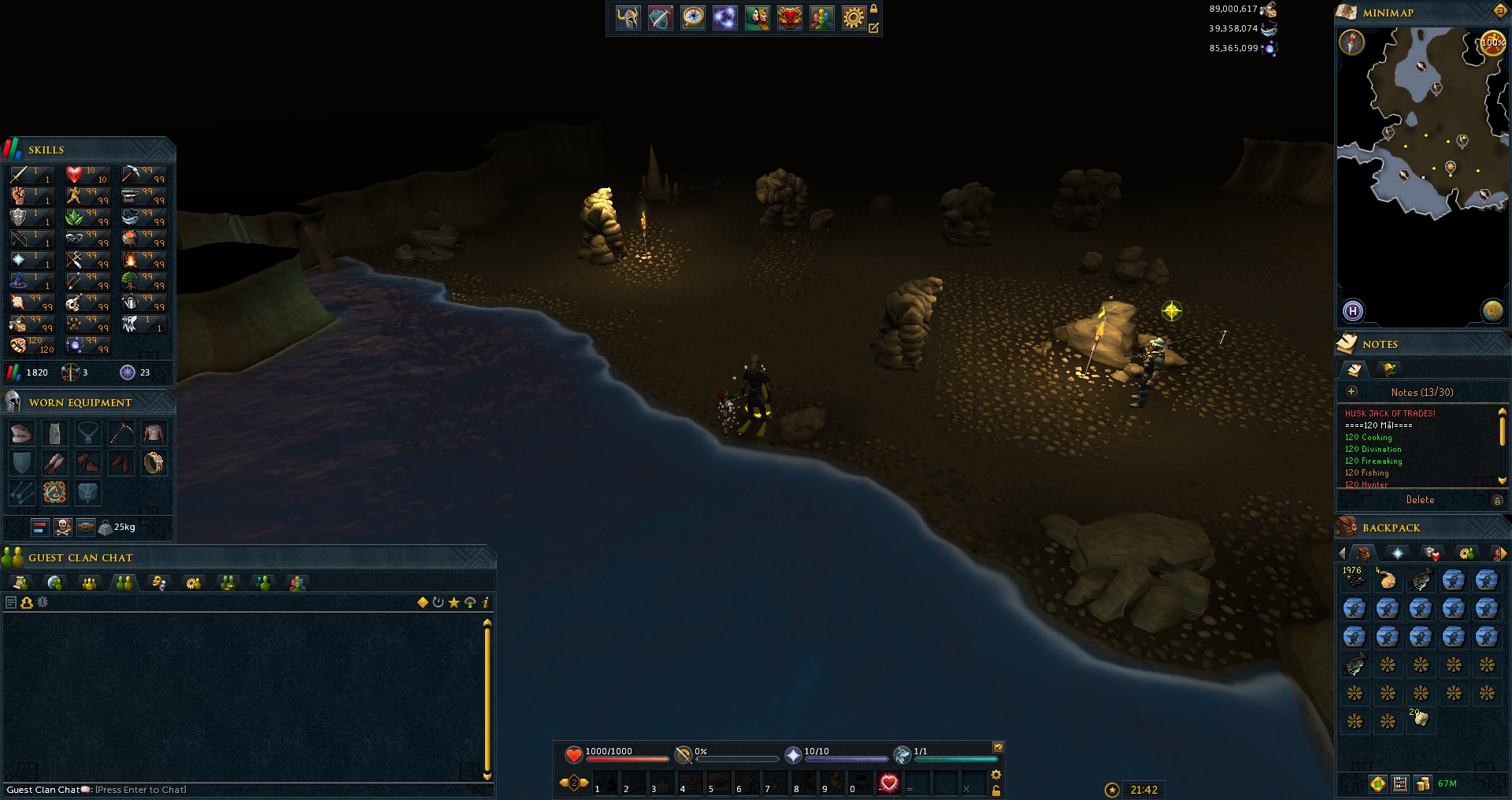Open the world map globe under the minimap

click(x=1494, y=311)
